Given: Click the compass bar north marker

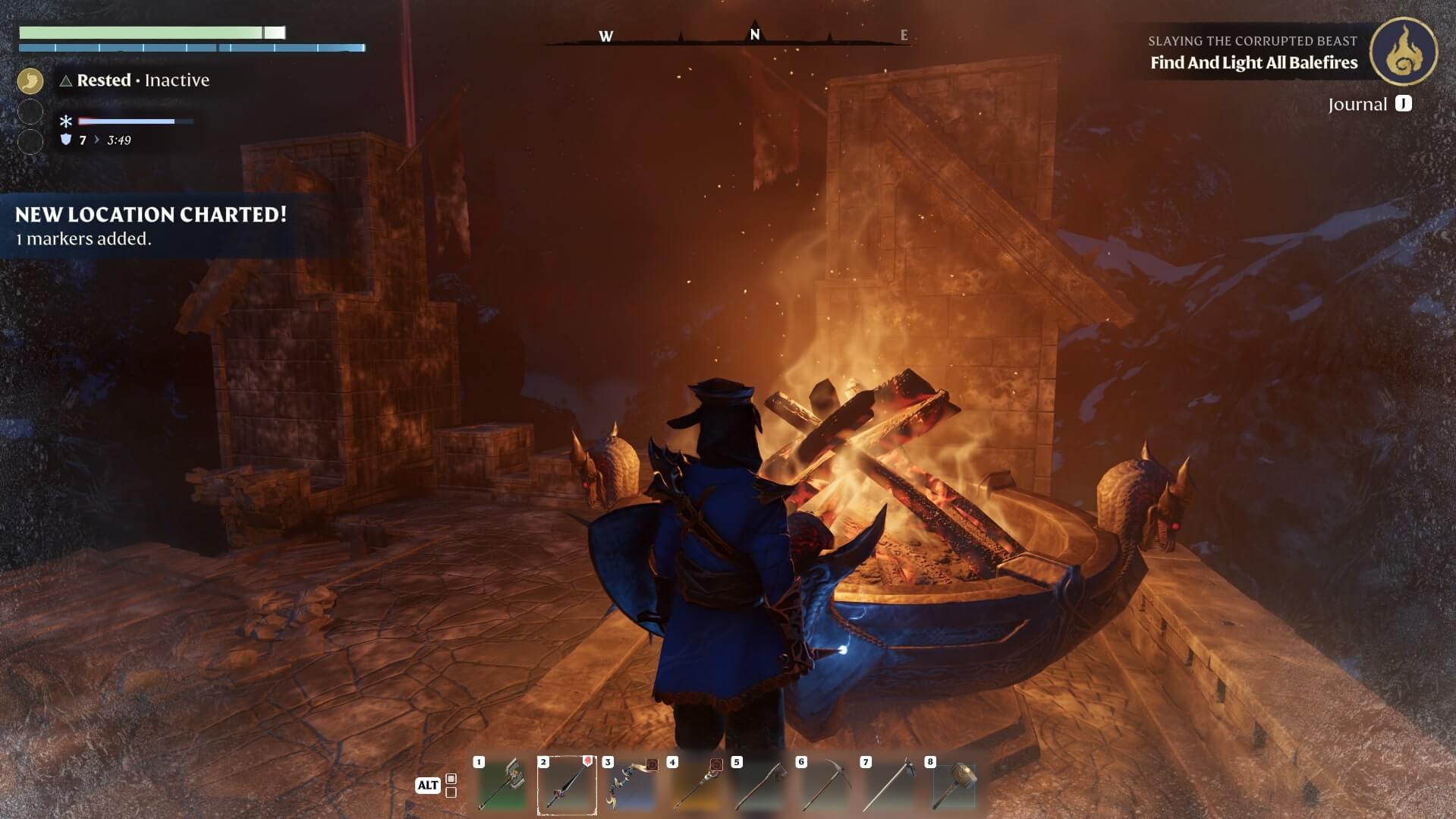Looking at the screenshot, I should coord(754,34).
